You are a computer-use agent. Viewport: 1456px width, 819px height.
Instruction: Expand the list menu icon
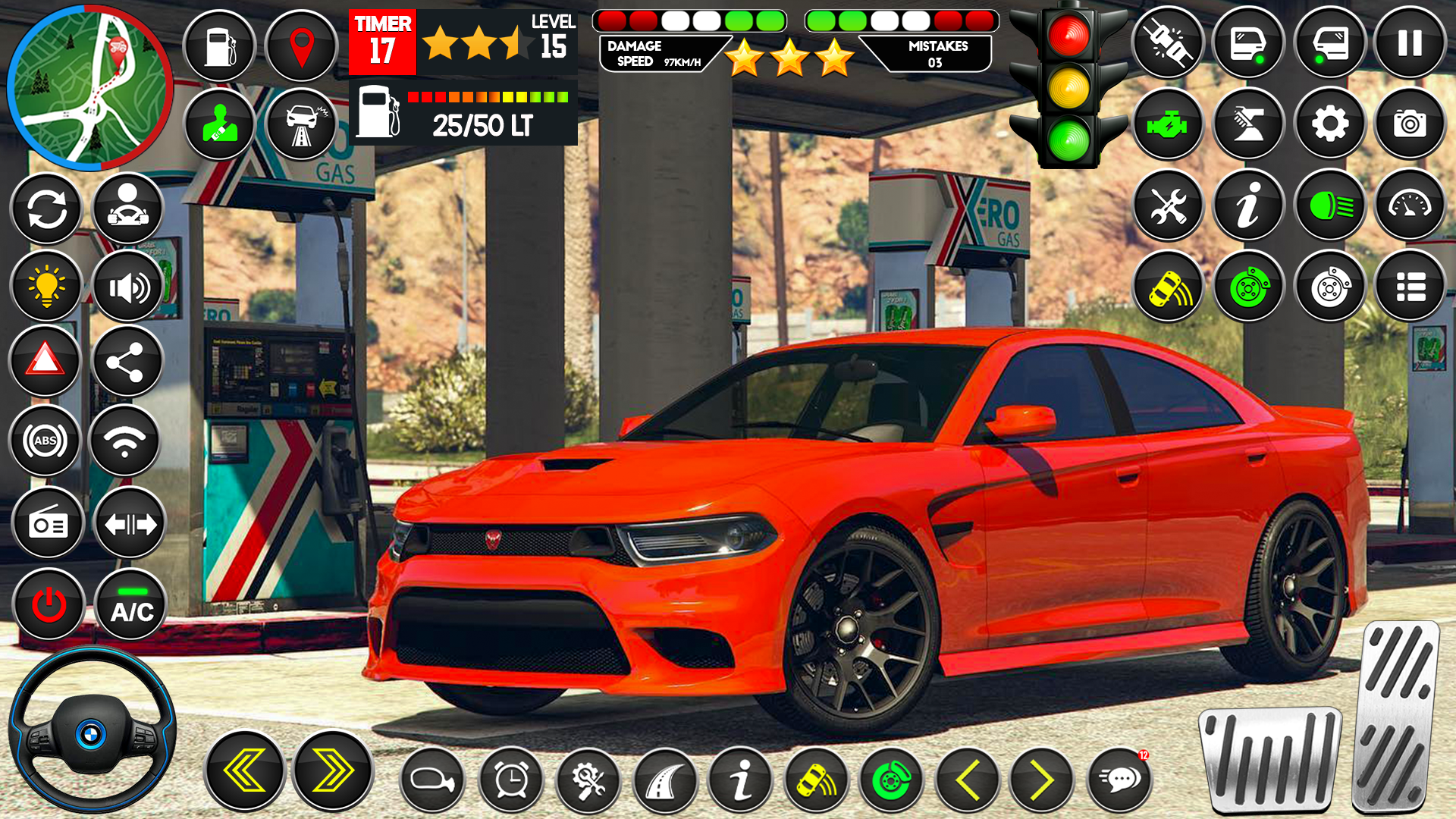[x=1411, y=287]
